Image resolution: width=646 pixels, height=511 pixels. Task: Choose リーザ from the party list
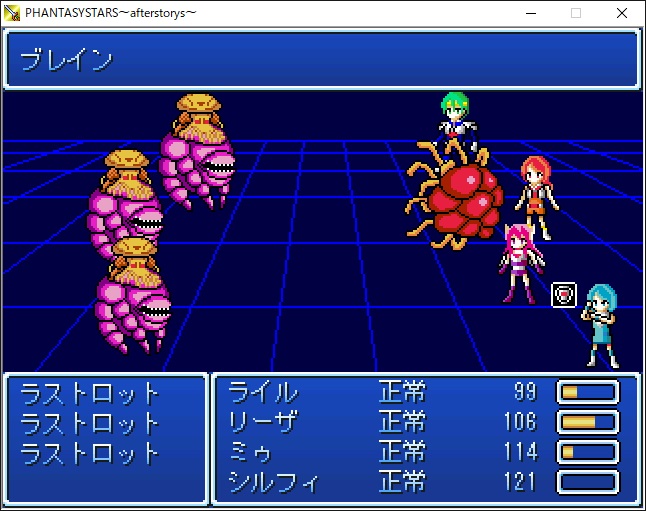263,421
